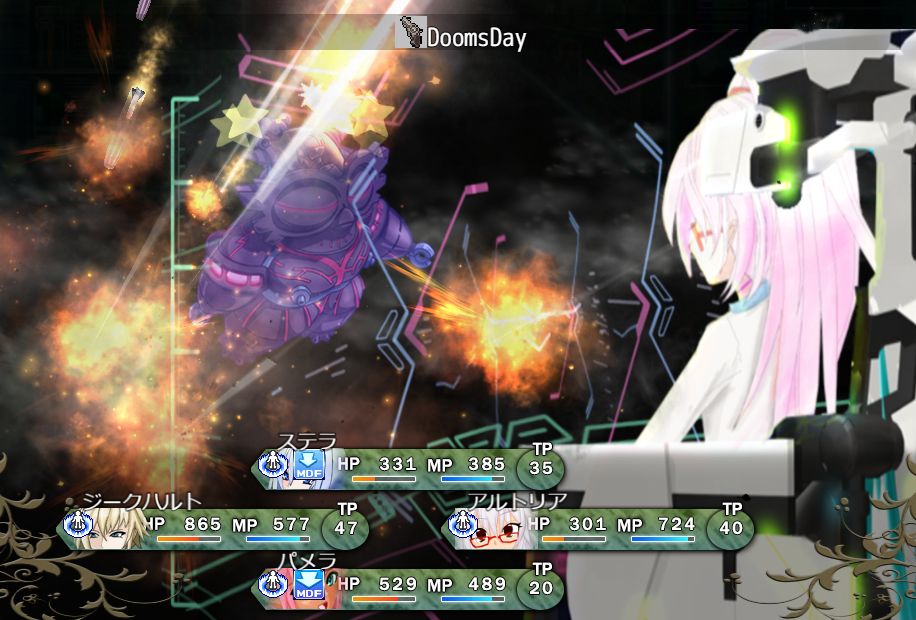This screenshot has width=916, height=620.
Task: Inspect ジークハルト's blue figure status icon
Action: click(77, 523)
